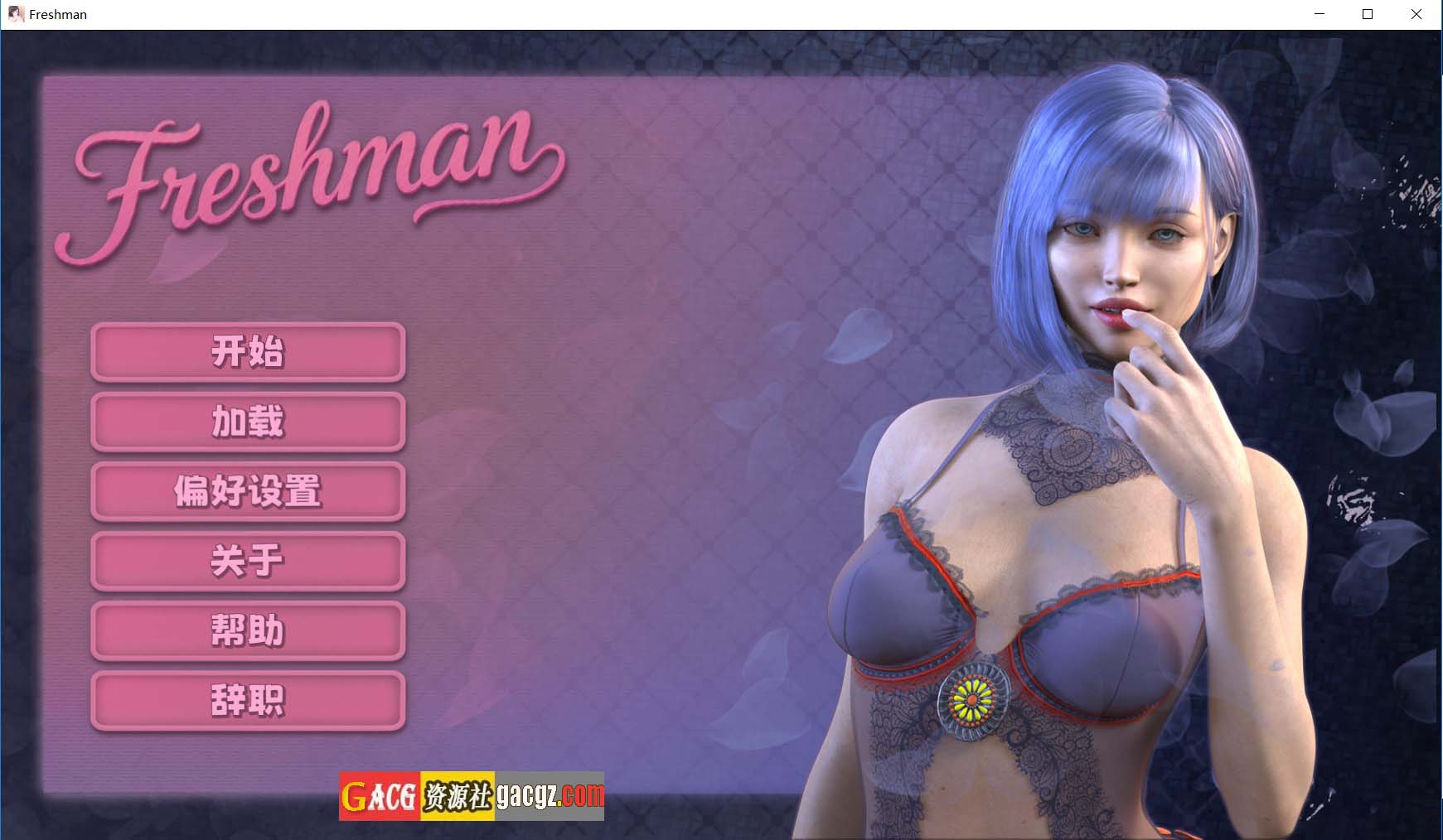Viewport: 1443px width, 840px height.
Task: Click the Freshman app icon in title bar
Action: (x=15, y=13)
